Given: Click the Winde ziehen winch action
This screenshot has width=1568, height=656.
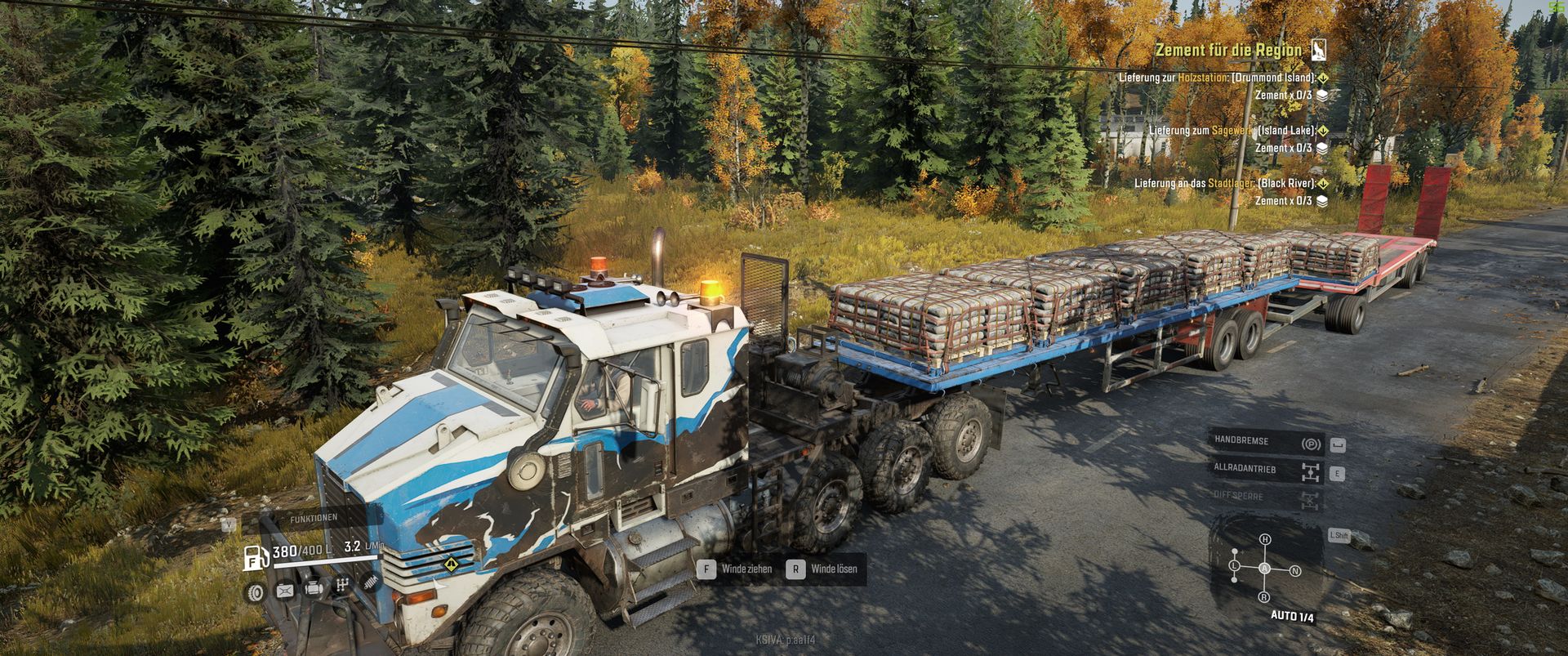Looking at the screenshot, I should [736, 569].
